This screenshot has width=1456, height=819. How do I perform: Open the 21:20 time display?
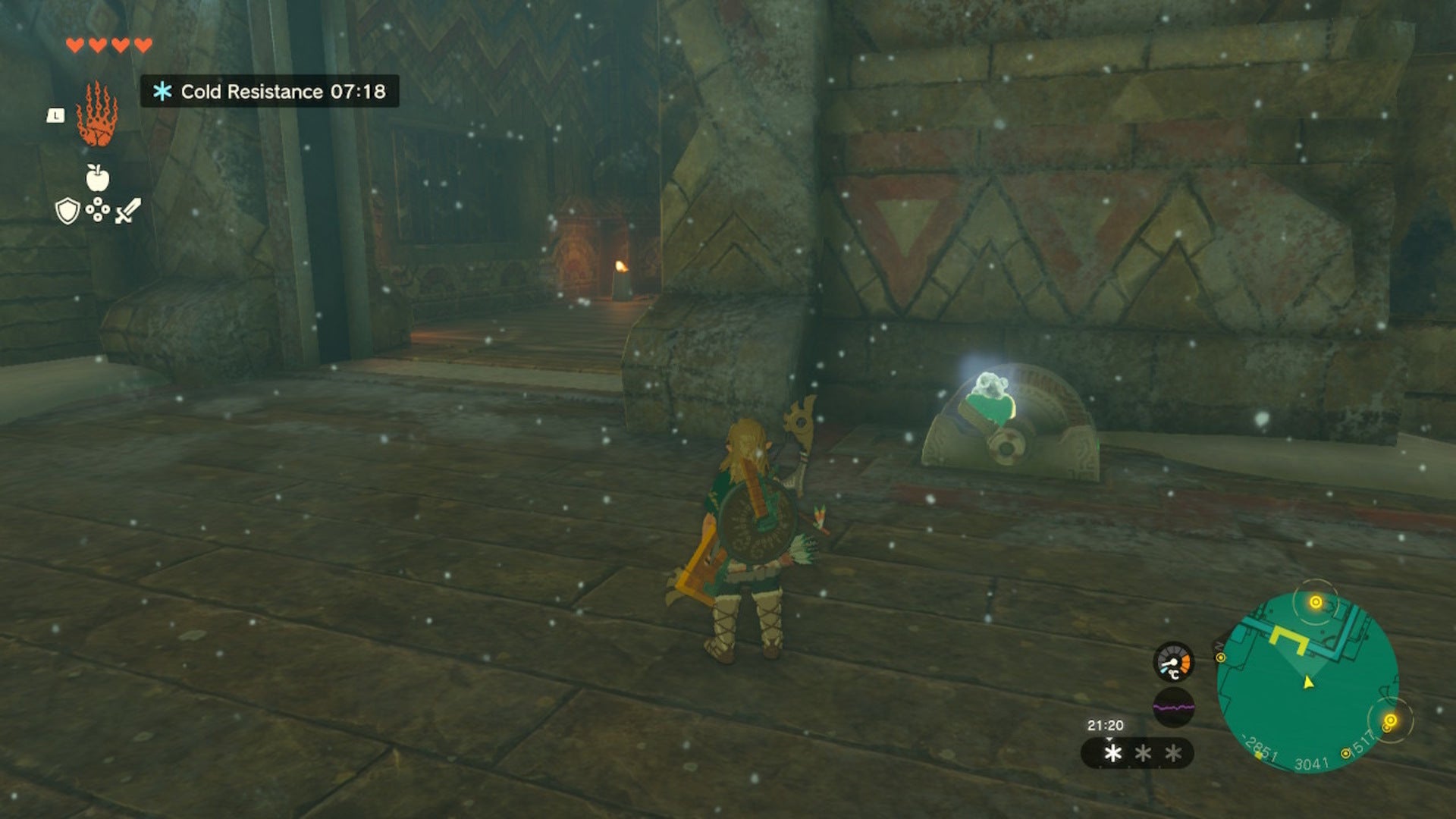coord(1106,724)
